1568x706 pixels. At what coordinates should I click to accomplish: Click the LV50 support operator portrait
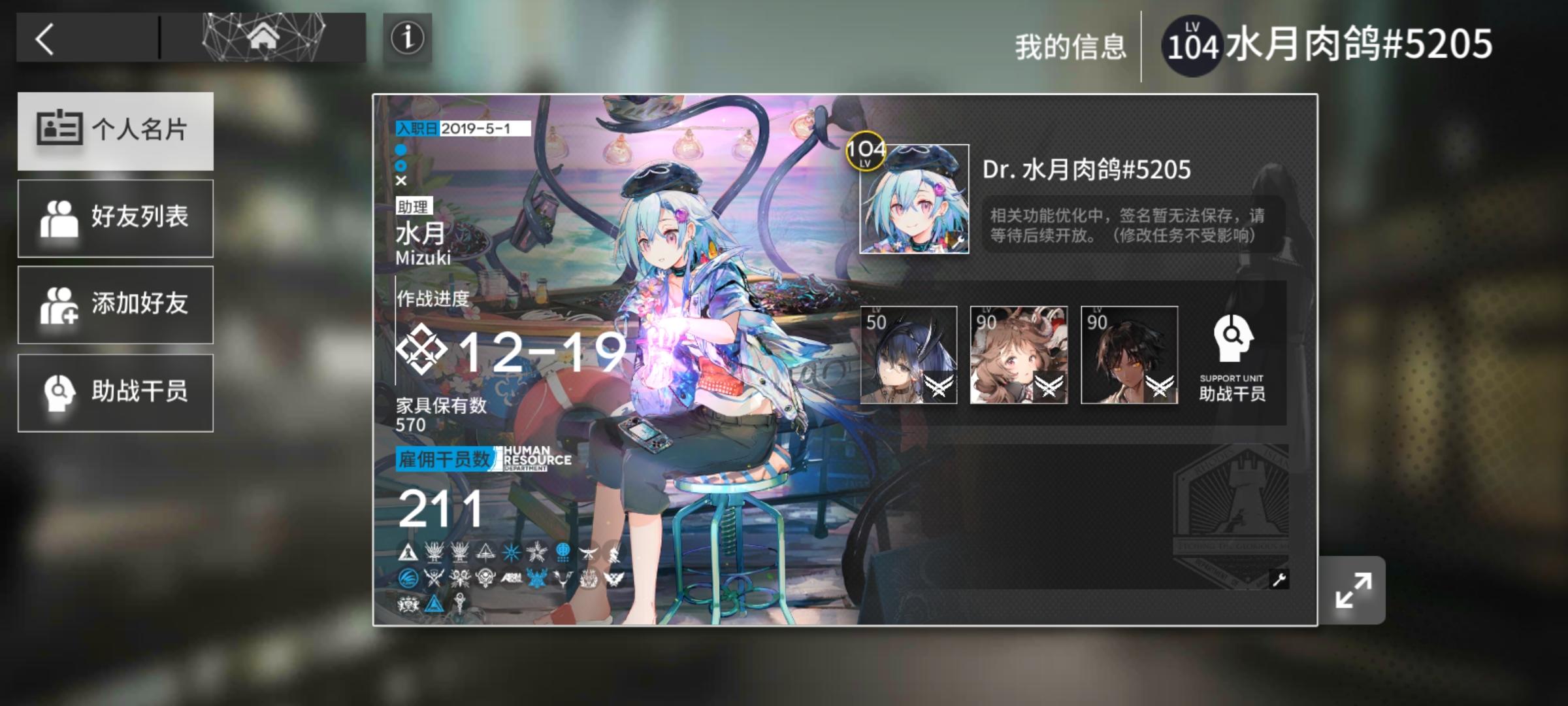click(906, 354)
